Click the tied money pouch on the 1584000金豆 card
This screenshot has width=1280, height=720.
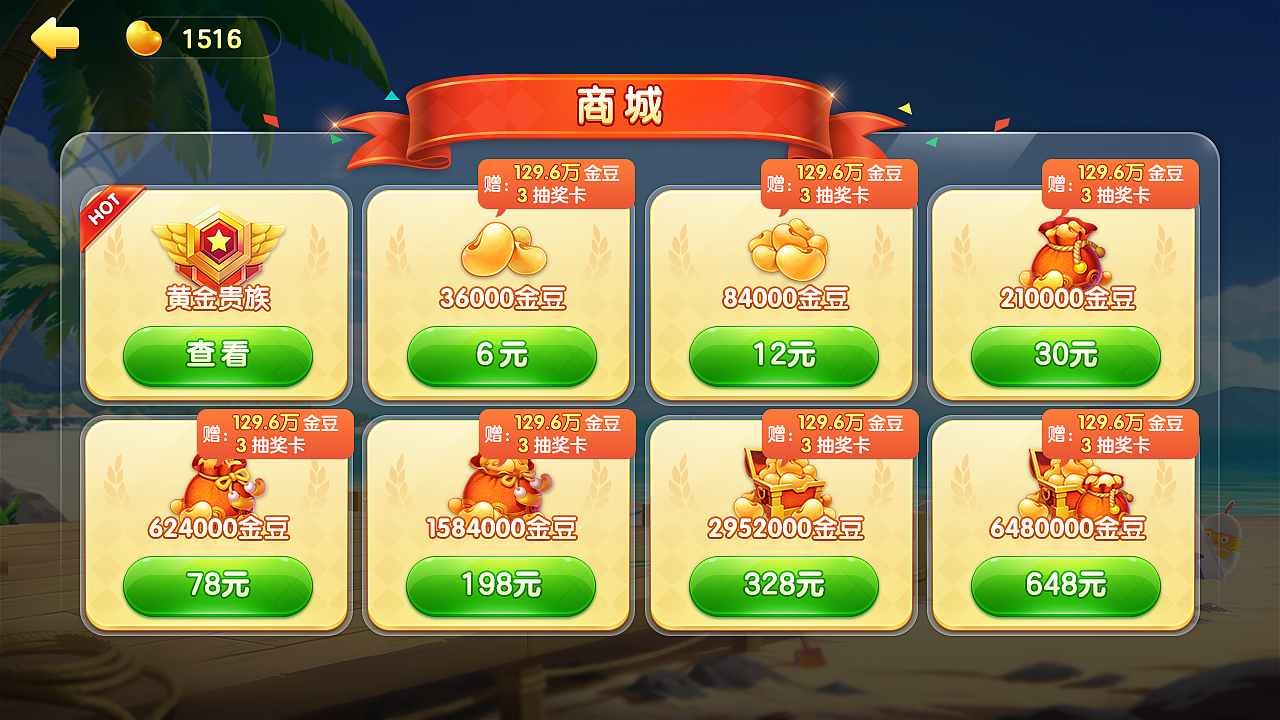[x=500, y=483]
